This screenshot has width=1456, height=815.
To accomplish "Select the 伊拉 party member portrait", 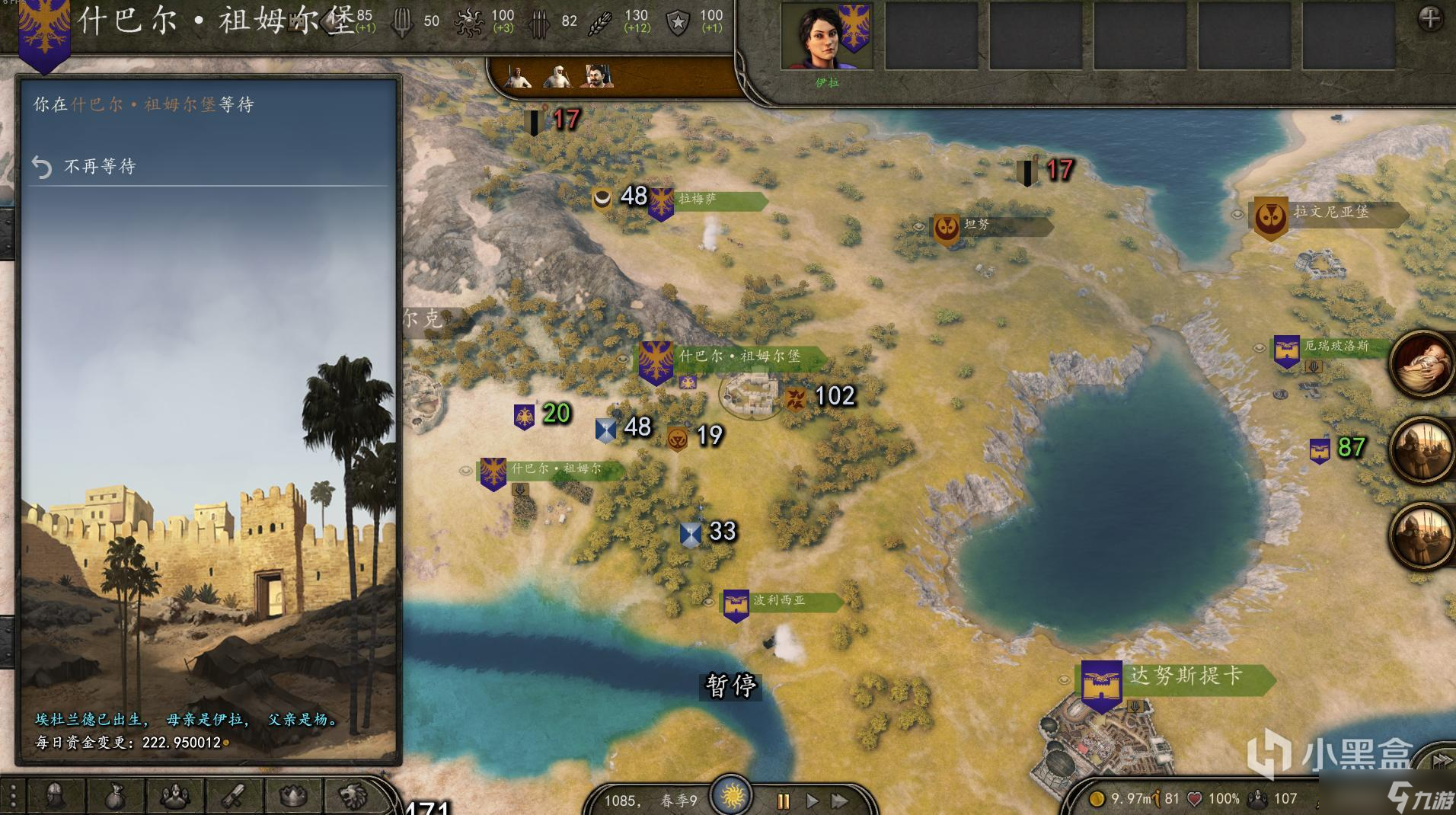I will [827, 37].
